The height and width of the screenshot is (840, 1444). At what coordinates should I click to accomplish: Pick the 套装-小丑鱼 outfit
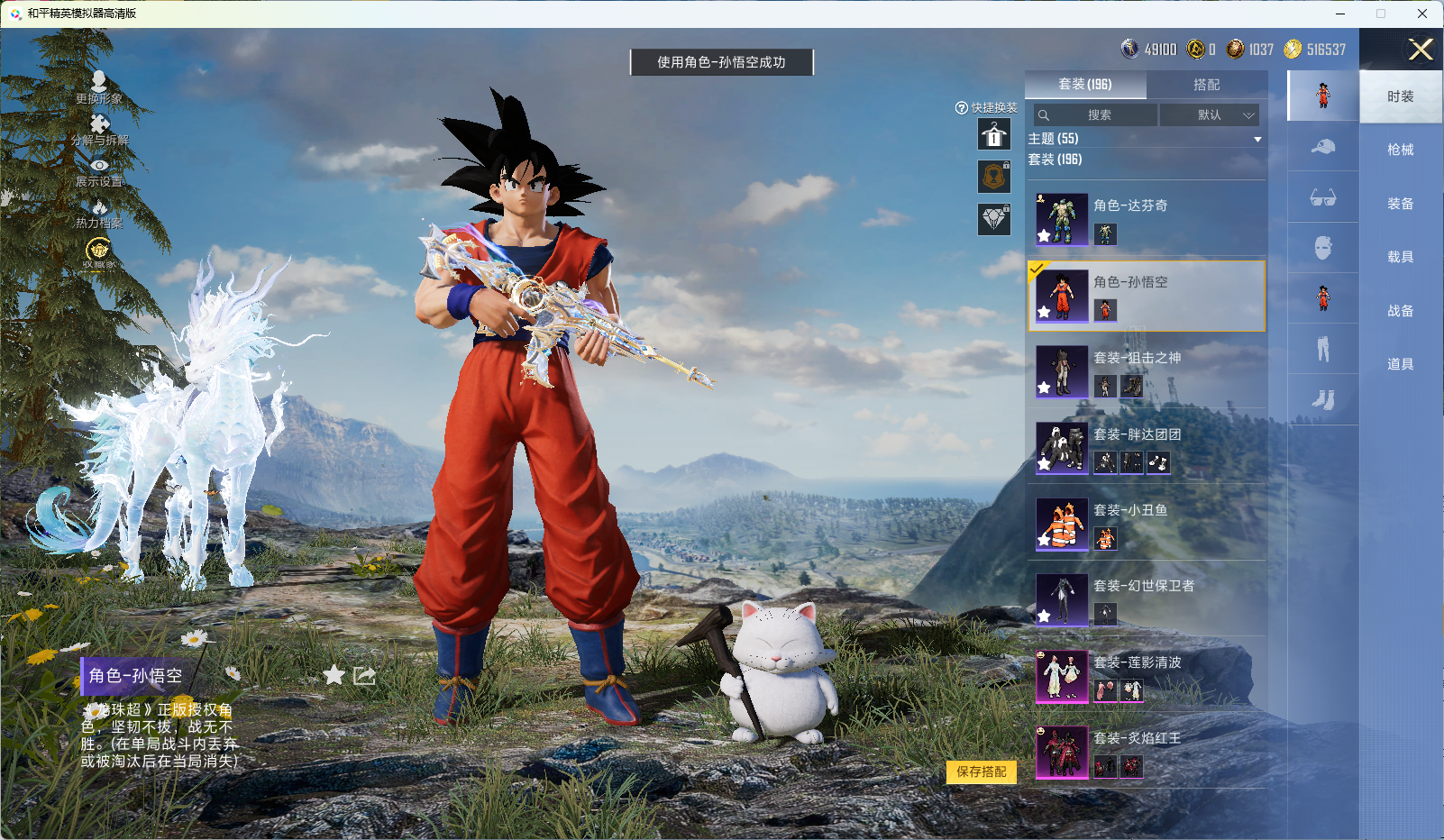click(x=1146, y=524)
